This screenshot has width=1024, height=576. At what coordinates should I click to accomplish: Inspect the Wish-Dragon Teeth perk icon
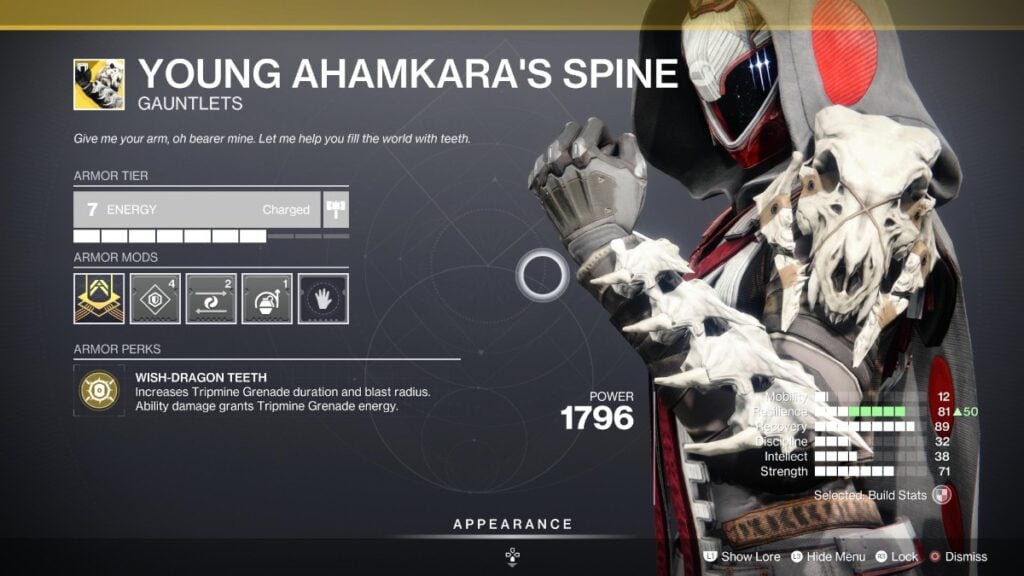(x=99, y=392)
